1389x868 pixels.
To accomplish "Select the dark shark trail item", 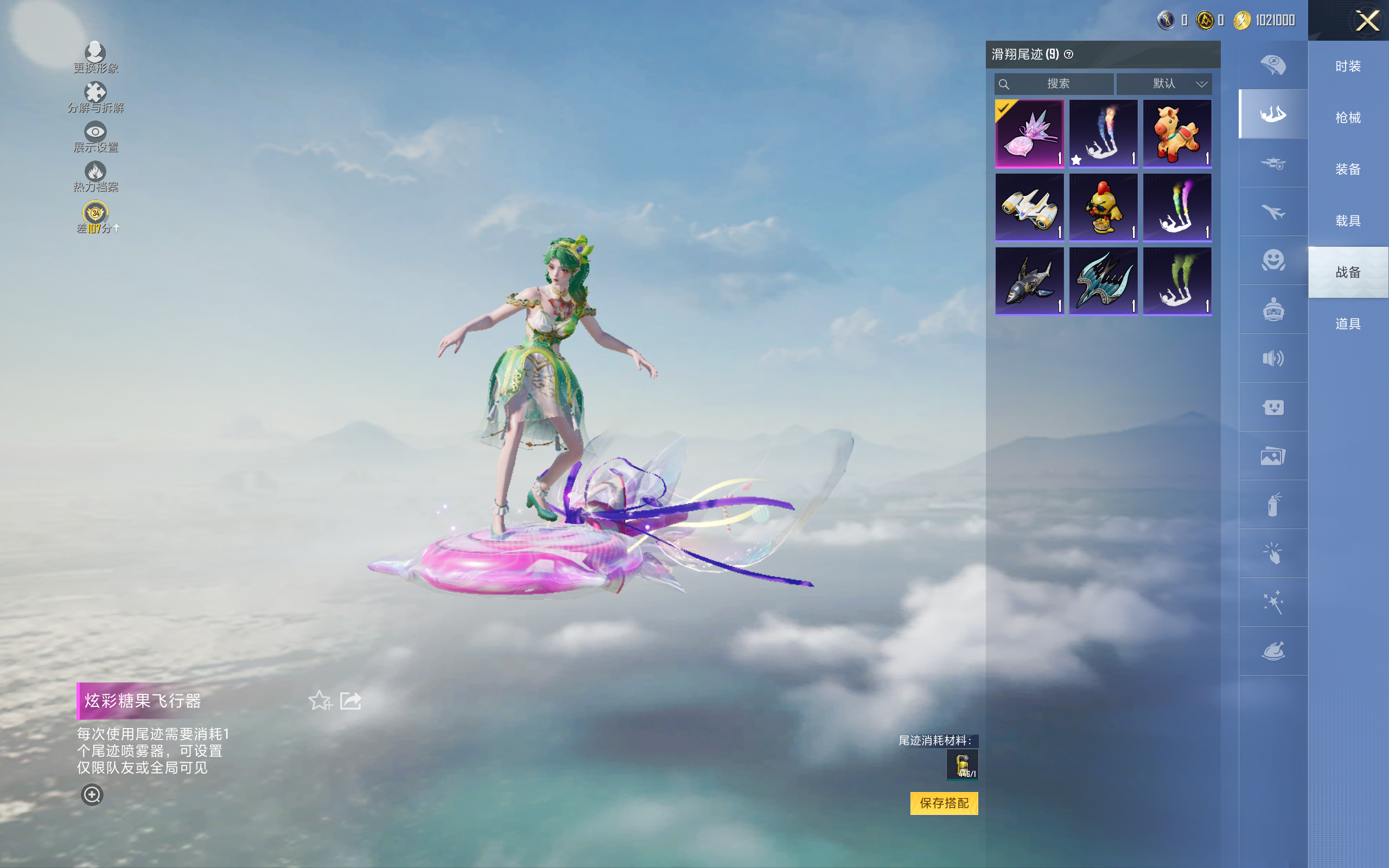I will tap(1029, 282).
